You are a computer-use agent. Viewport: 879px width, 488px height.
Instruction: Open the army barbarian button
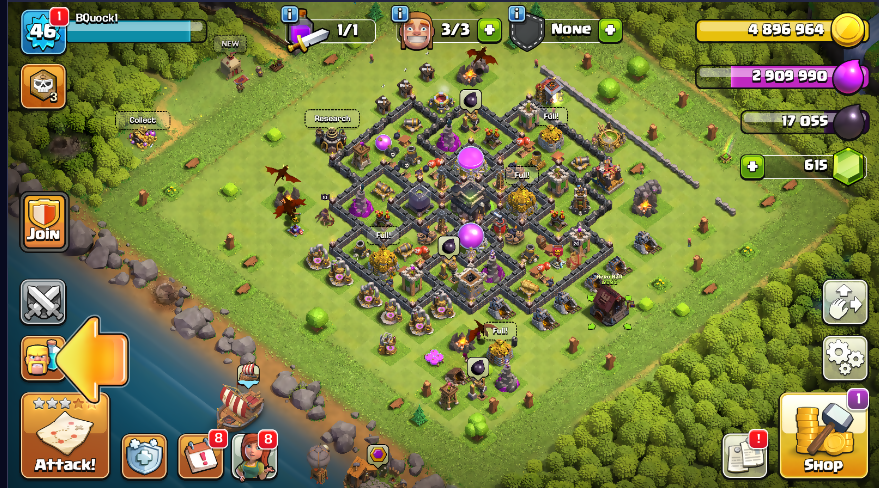click(38, 358)
